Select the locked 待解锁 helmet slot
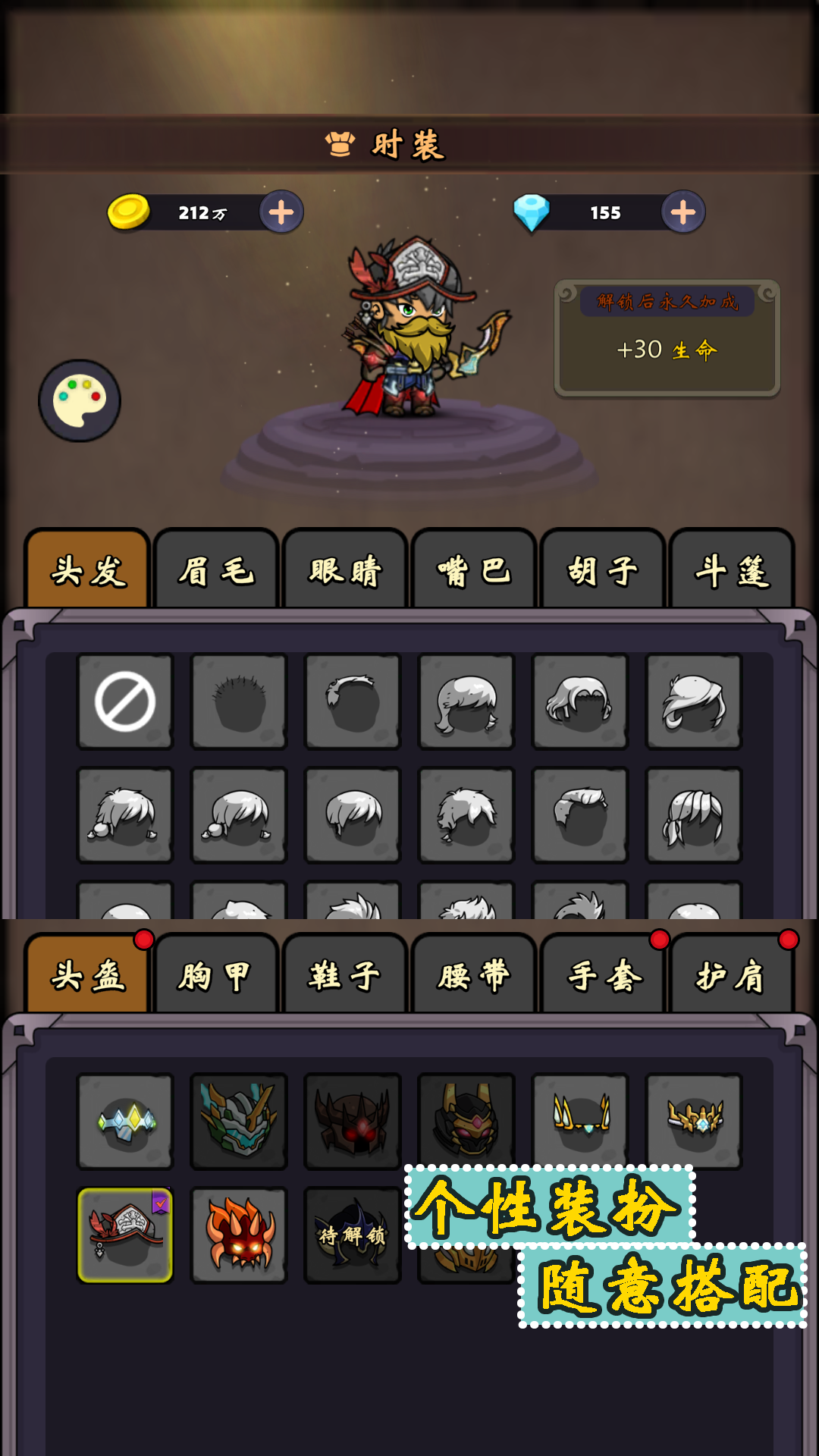This screenshot has height=1456, width=819. click(x=353, y=1235)
